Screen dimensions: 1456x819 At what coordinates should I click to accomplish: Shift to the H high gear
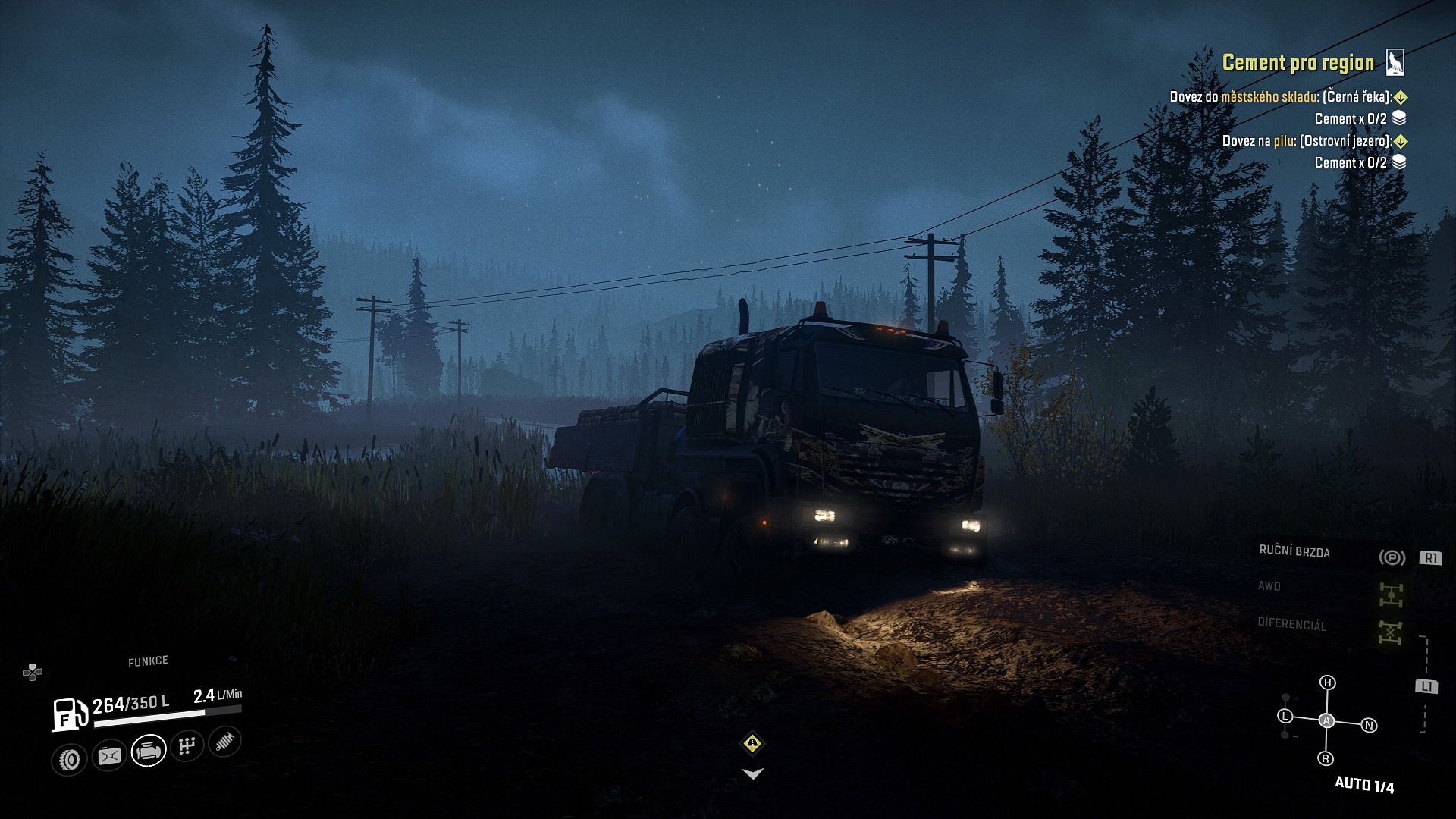point(1327,682)
